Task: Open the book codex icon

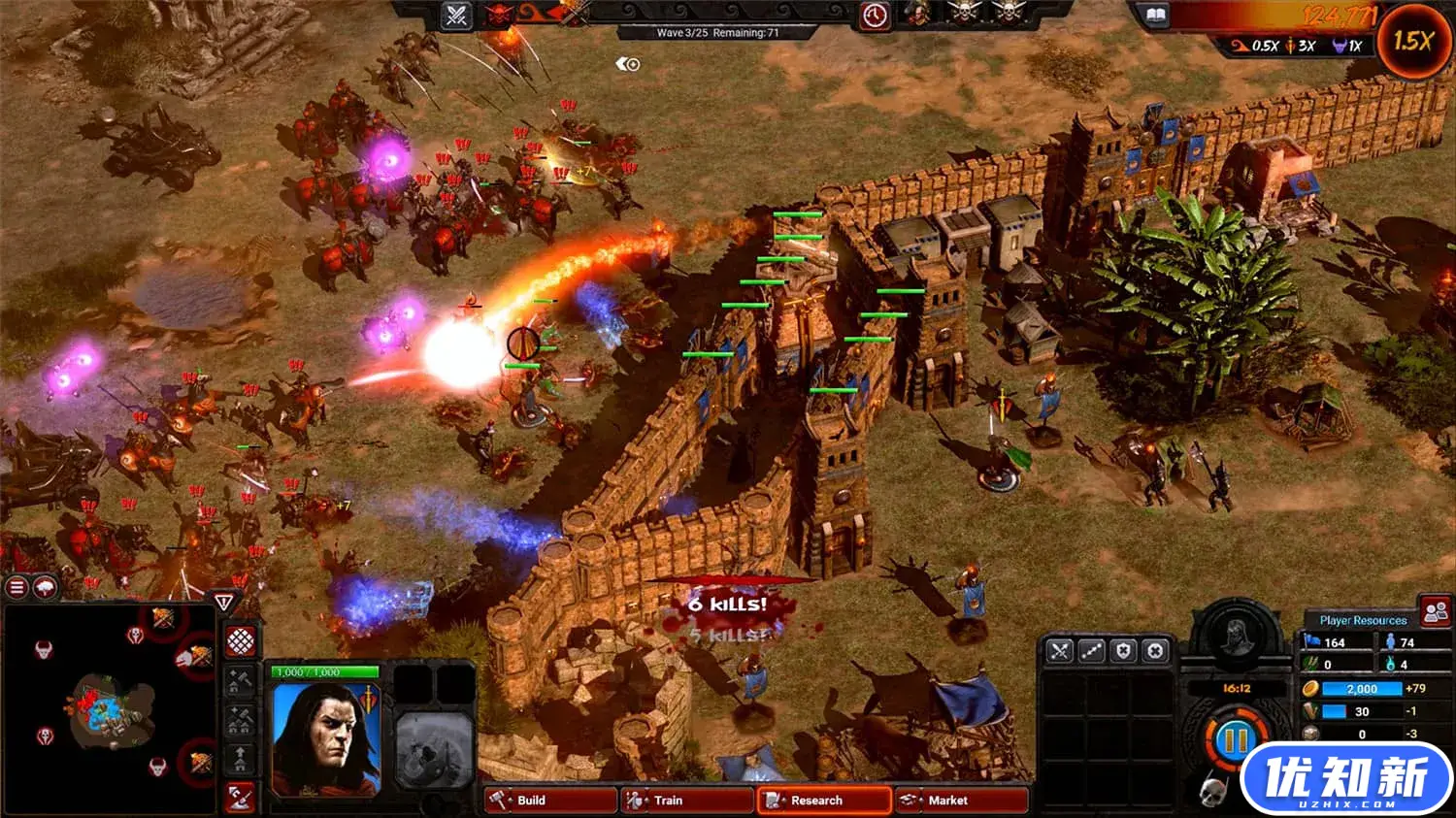Action: click(1156, 15)
